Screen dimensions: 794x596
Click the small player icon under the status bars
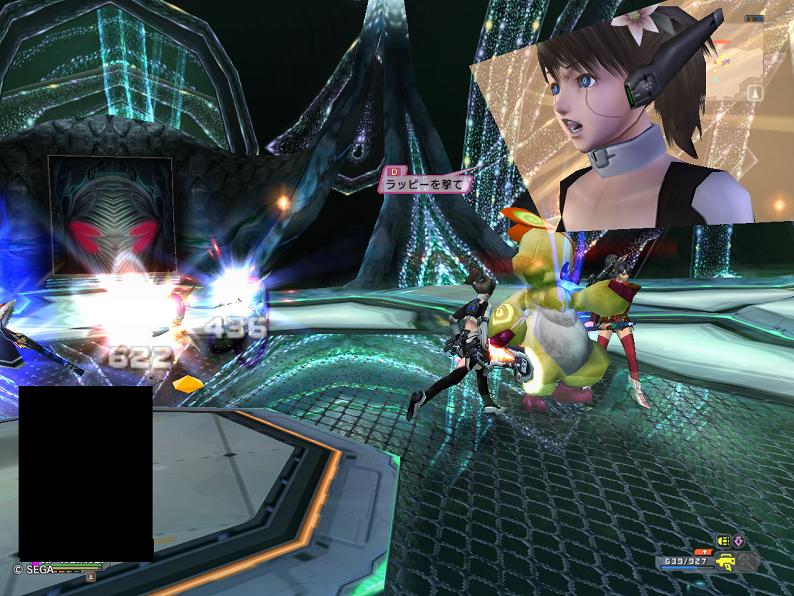[91, 577]
